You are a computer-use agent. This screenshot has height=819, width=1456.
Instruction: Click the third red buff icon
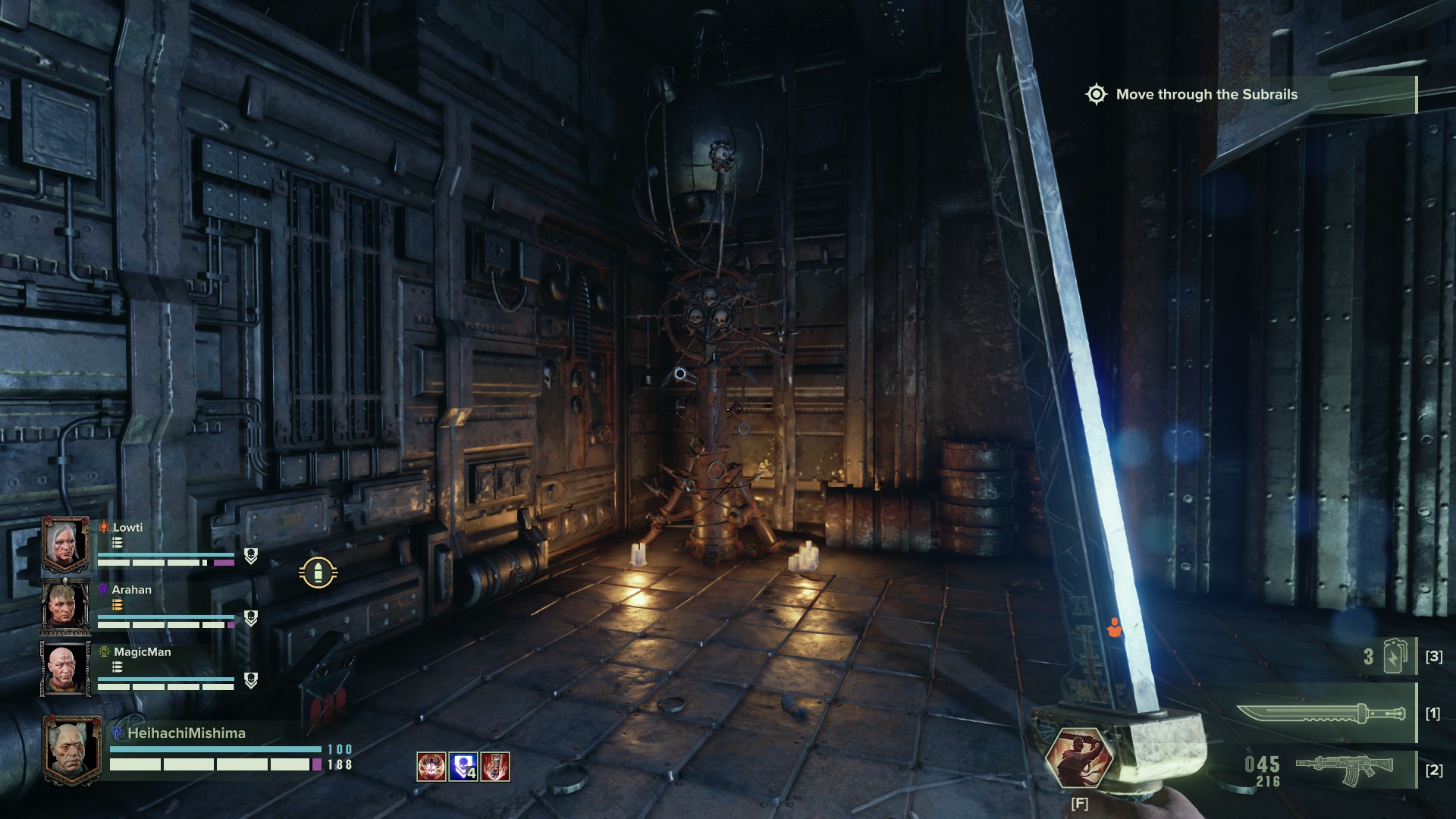(495, 767)
